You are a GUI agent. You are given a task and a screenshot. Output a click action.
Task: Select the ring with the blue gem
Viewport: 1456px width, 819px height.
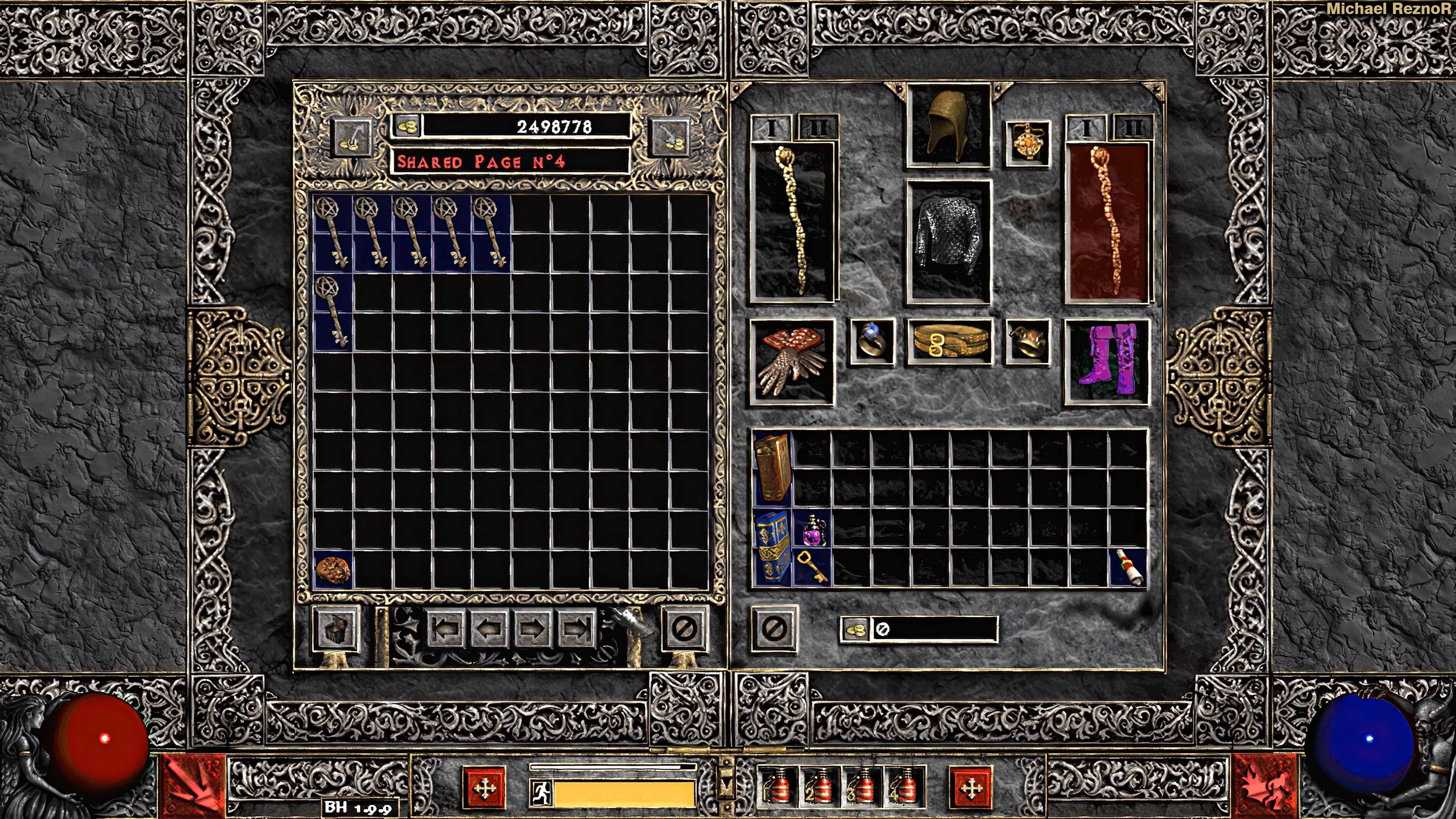click(x=872, y=341)
